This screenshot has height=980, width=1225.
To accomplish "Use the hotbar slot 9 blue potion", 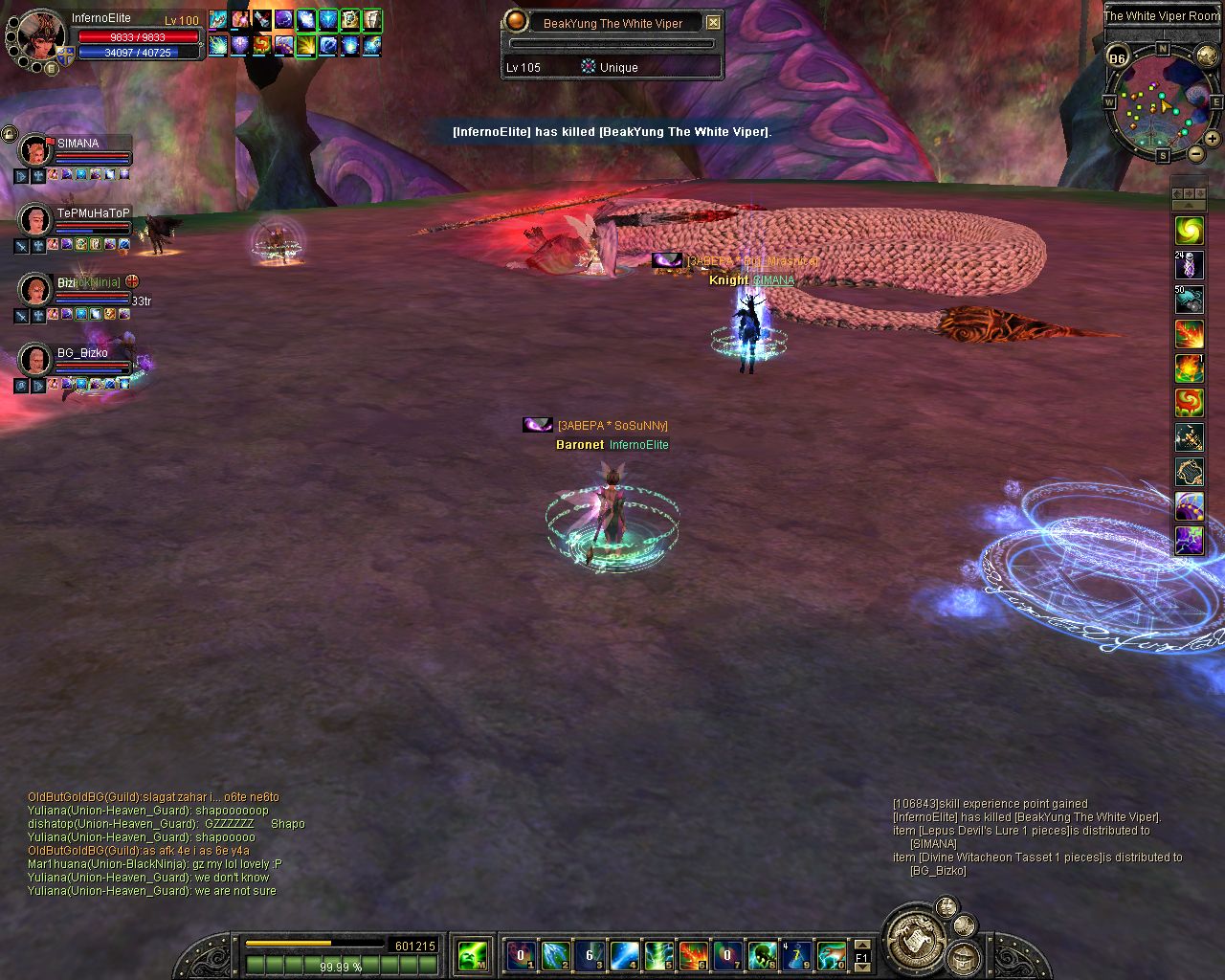I will click(796, 954).
